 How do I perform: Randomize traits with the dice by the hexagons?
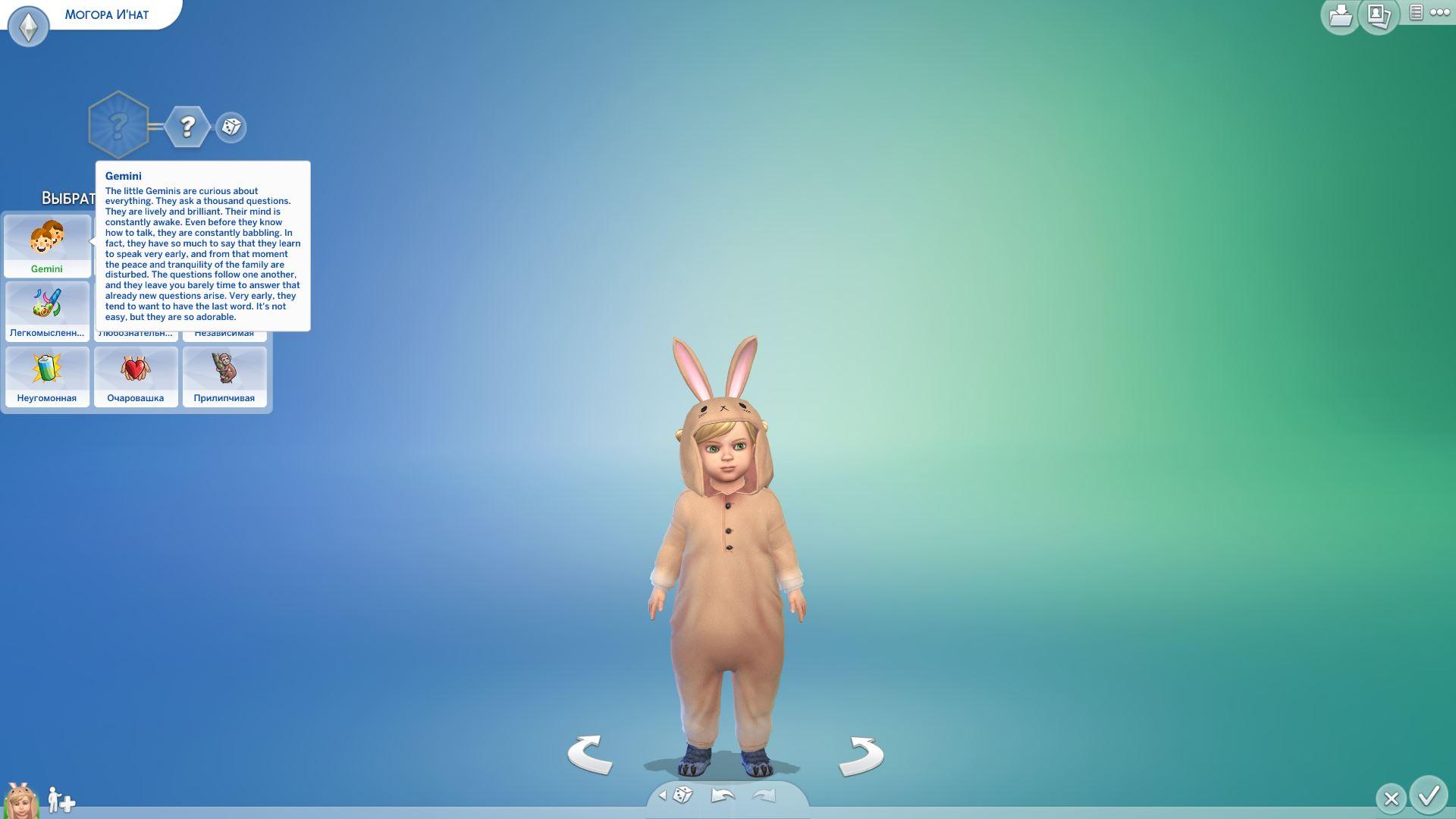coord(231,127)
